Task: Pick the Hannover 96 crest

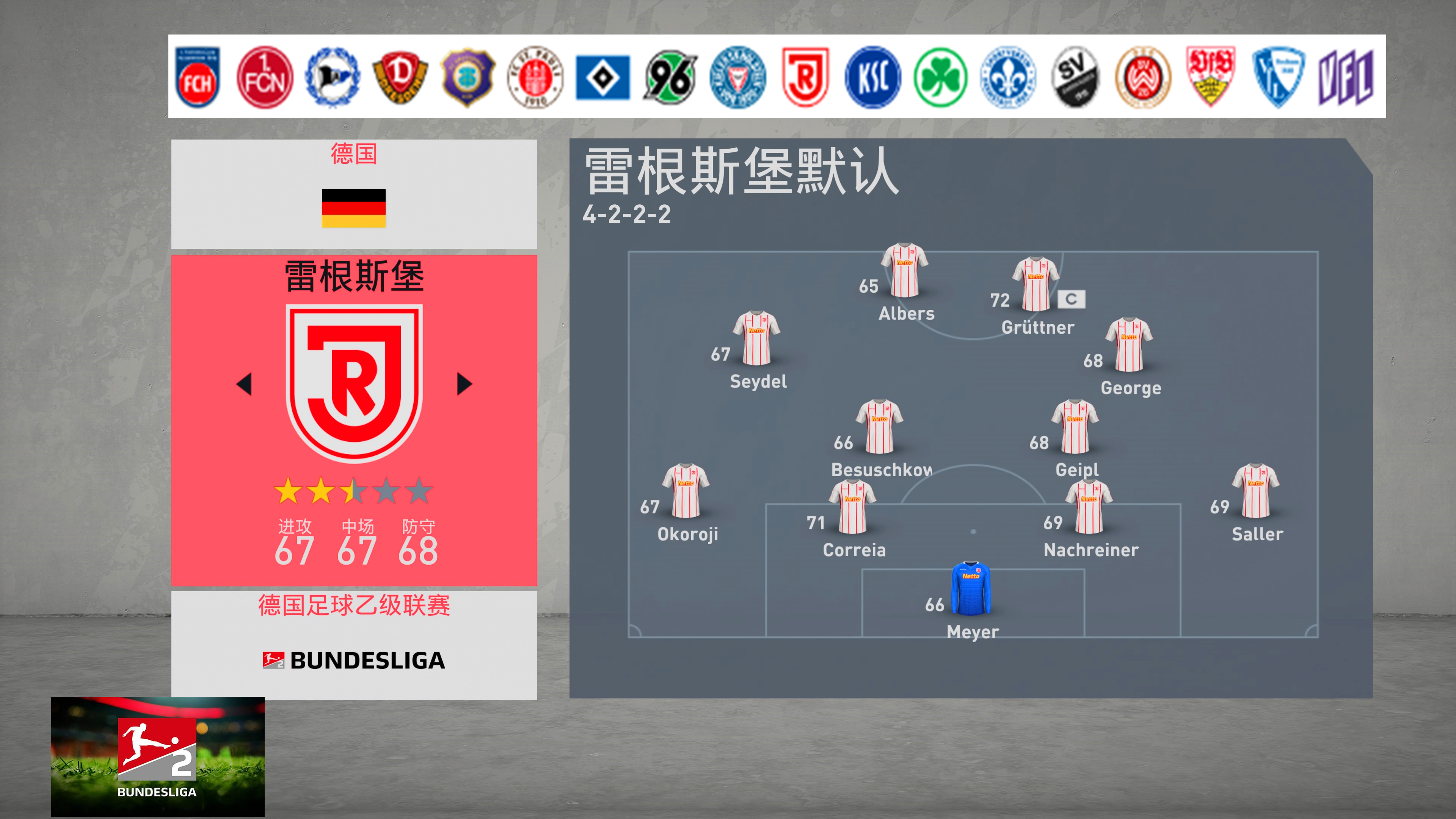Action: click(670, 77)
